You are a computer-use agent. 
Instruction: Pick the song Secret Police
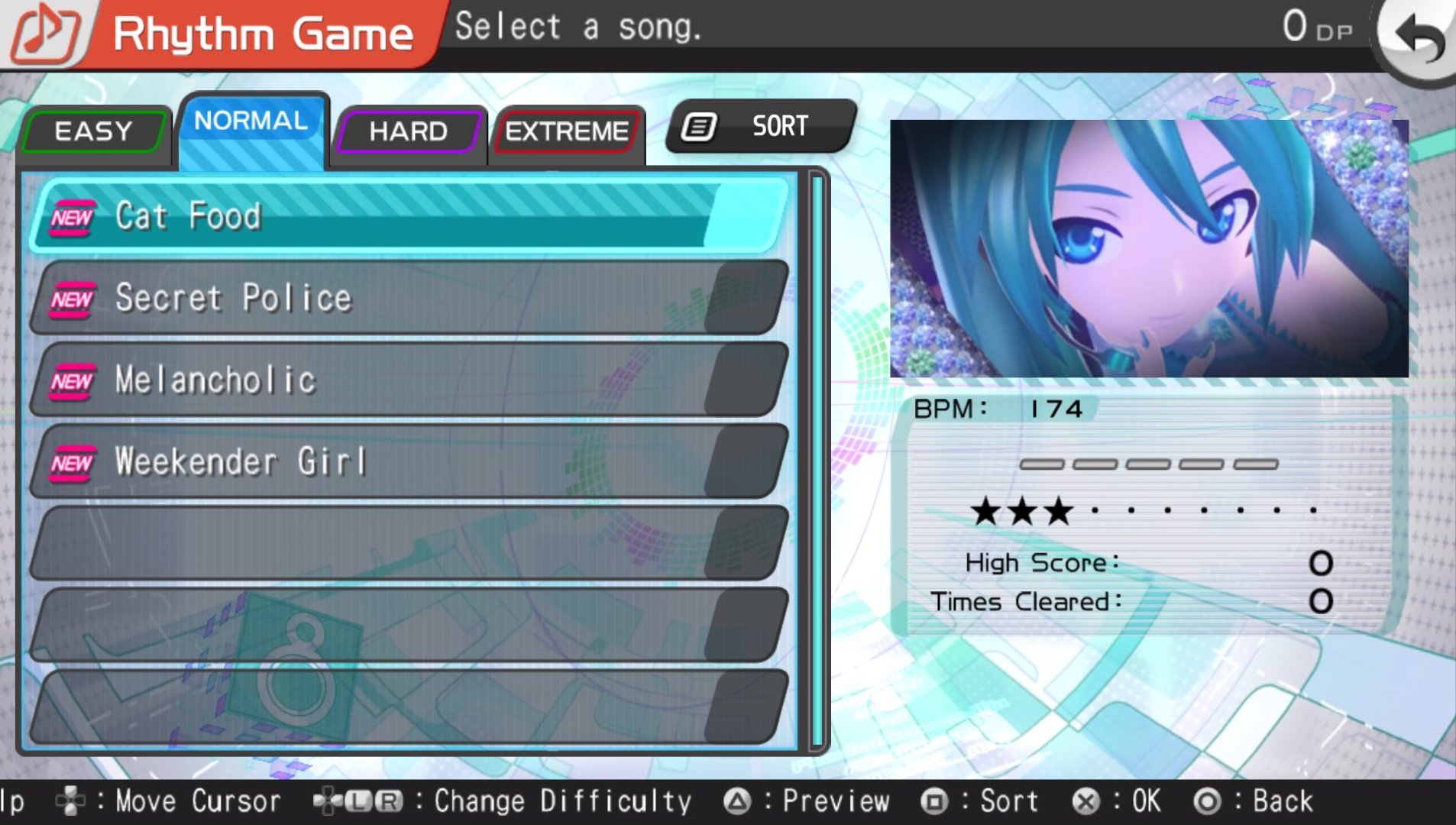pyautogui.click(x=409, y=298)
